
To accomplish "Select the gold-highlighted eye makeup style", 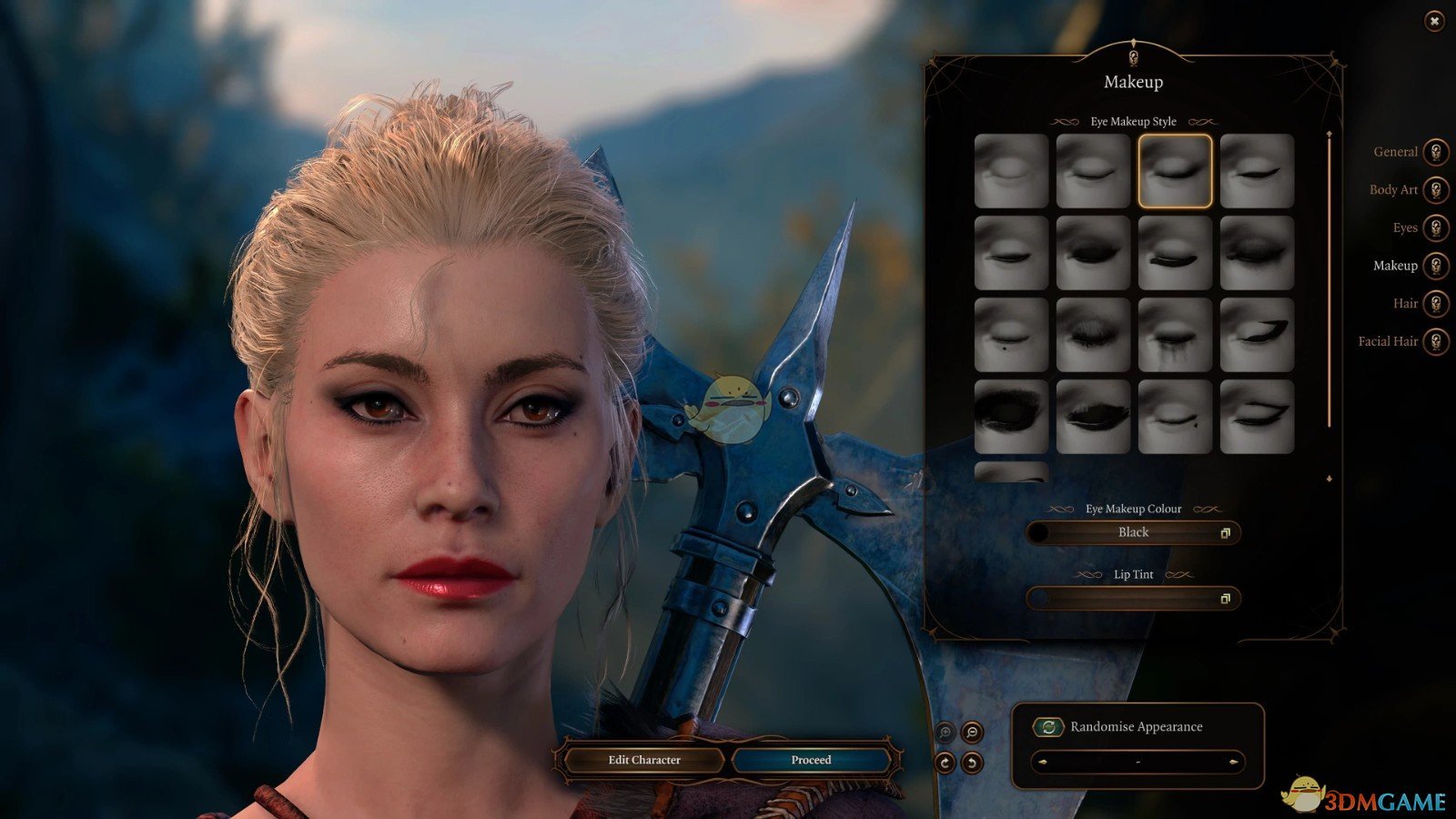I will (x=1175, y=171).
